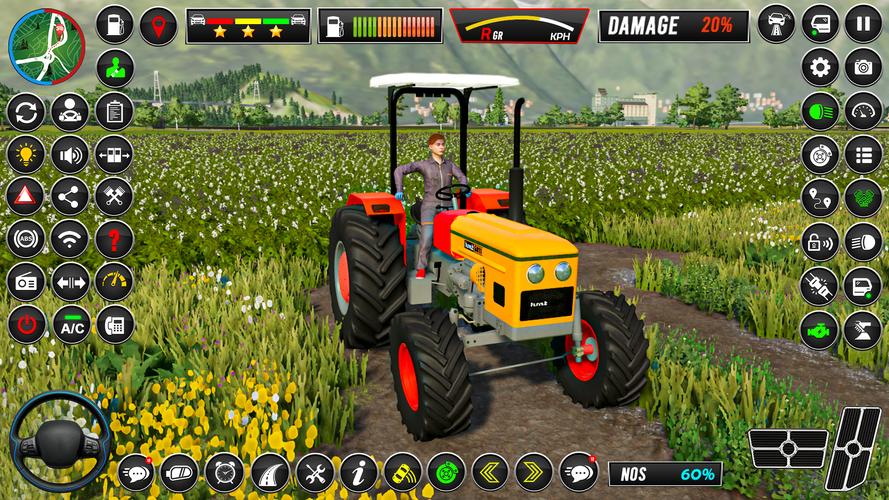Sound the horn speaker icon

pyautogui.click(x=70, y=154)
